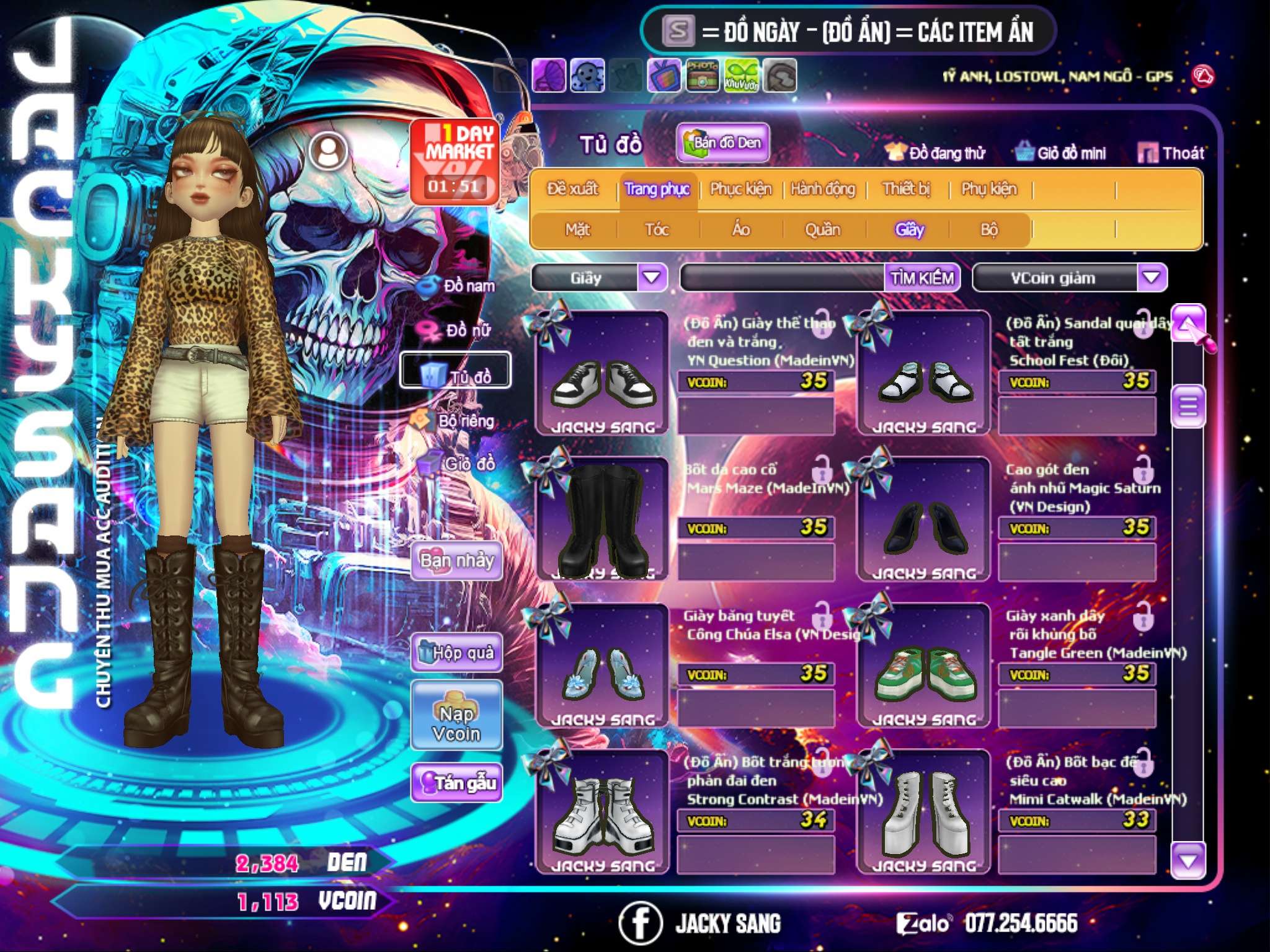This screenshot has width=1270, height=952.
Task: Switch to the Phục kiện tab
Action: point(740,189)
